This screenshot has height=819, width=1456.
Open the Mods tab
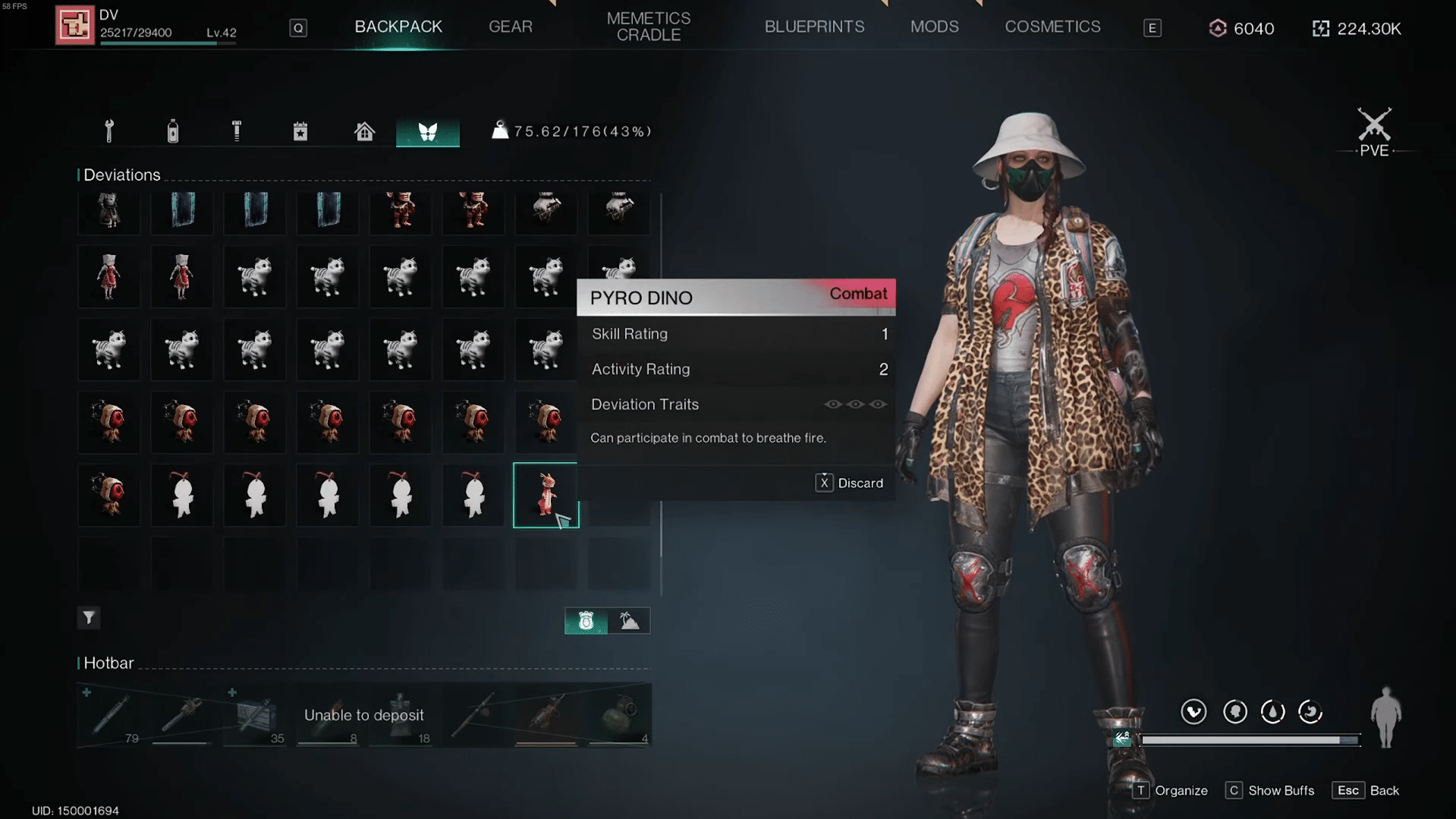pos(934,27)
